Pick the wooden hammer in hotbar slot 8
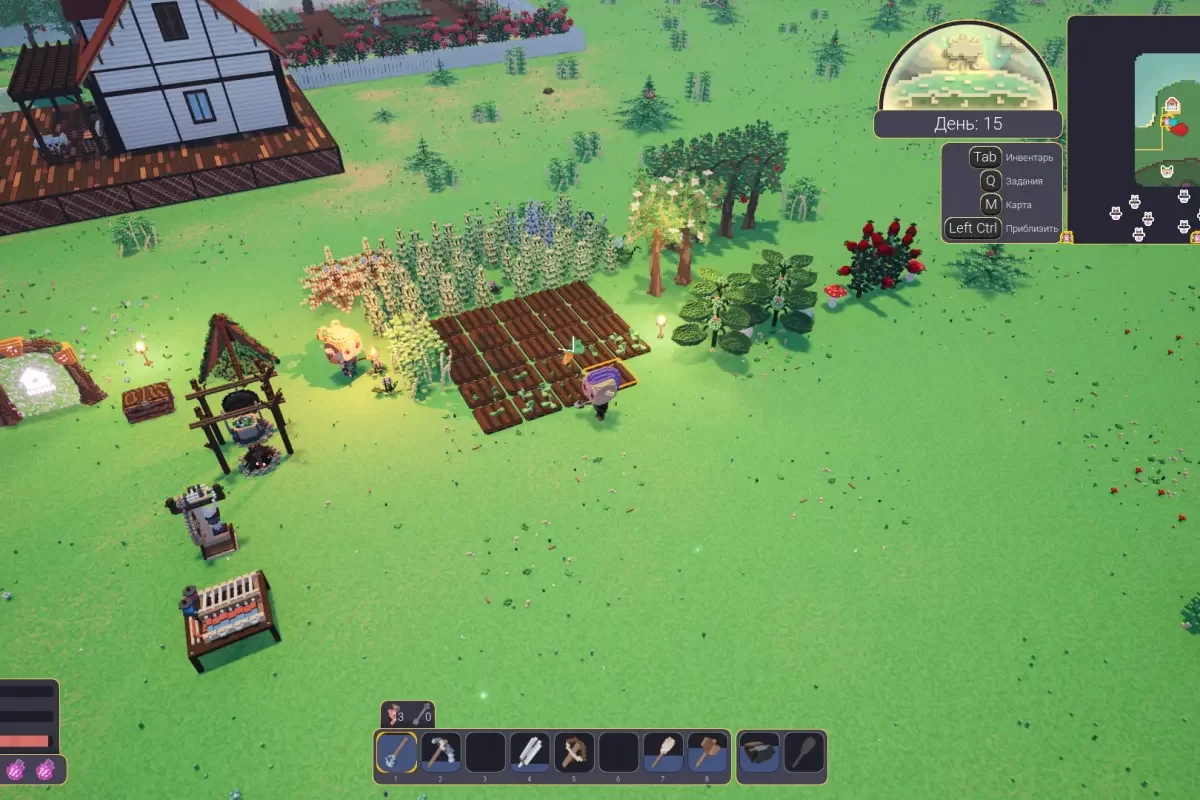Image resolution: width=1200 pixels, height=800 pixels. 707,752
